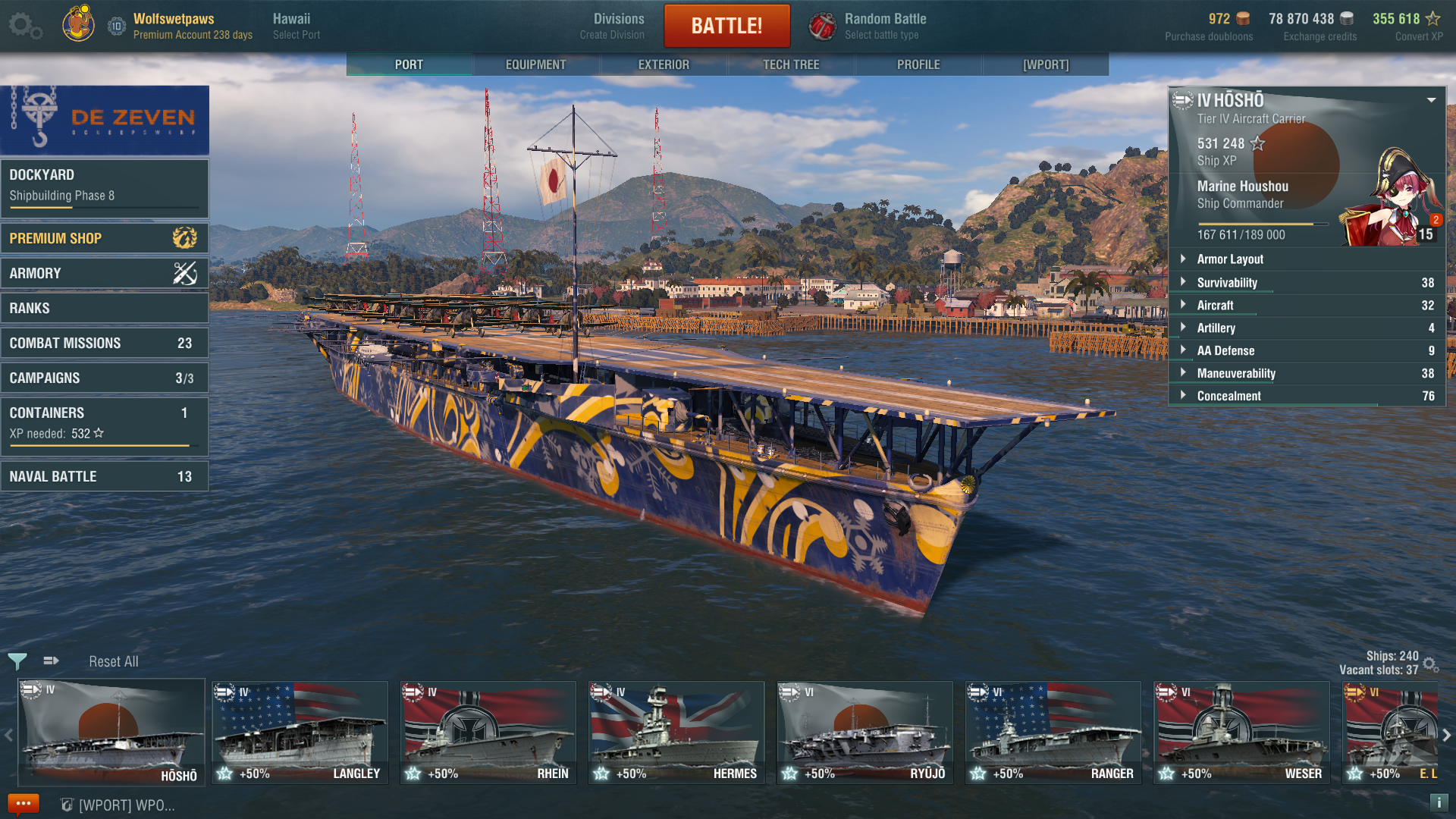Open the Armory

pos(105,273)
